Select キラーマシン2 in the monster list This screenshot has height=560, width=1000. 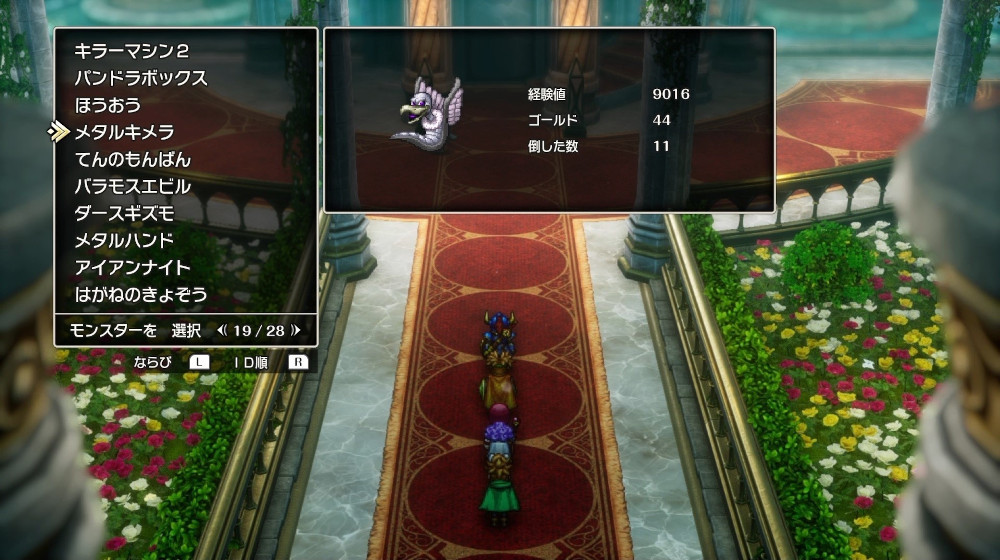coord(132,51)
